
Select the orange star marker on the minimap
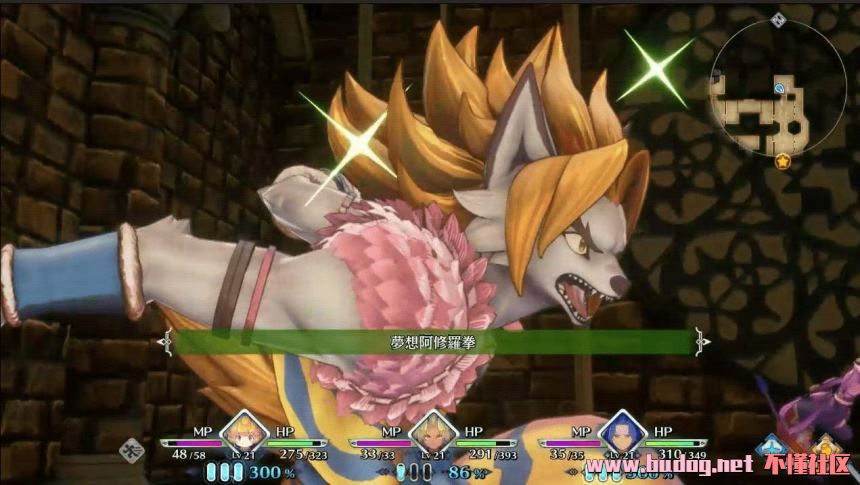[x=783, y=160]
